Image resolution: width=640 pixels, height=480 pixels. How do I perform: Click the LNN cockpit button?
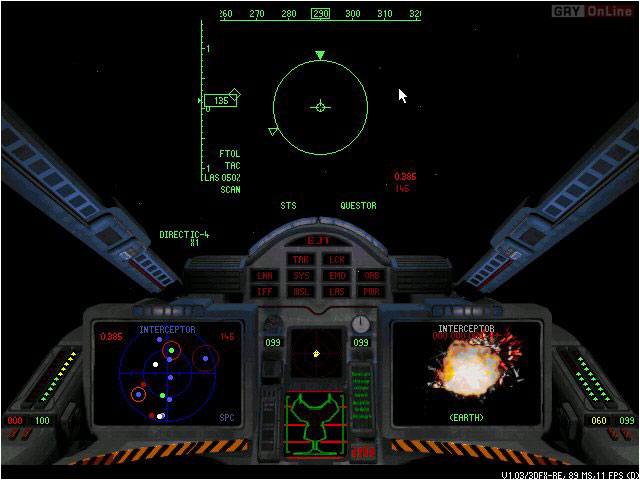coord(265,275)
